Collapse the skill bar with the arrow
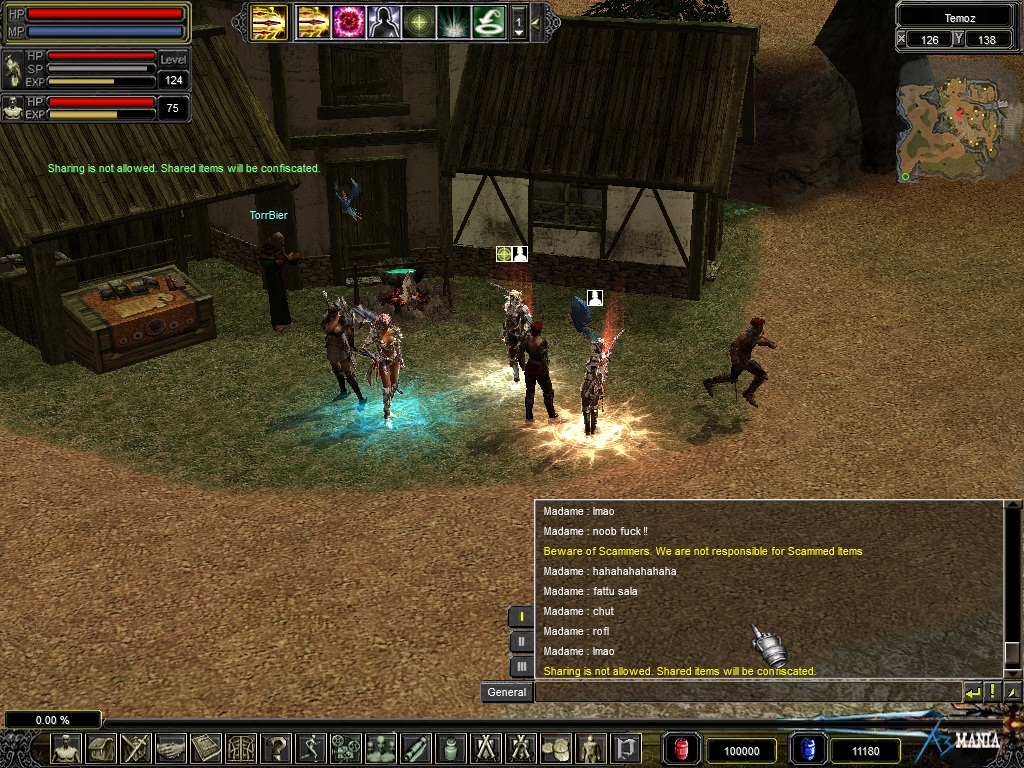The height and width of the screenshot is (768, 1024). 536,21
